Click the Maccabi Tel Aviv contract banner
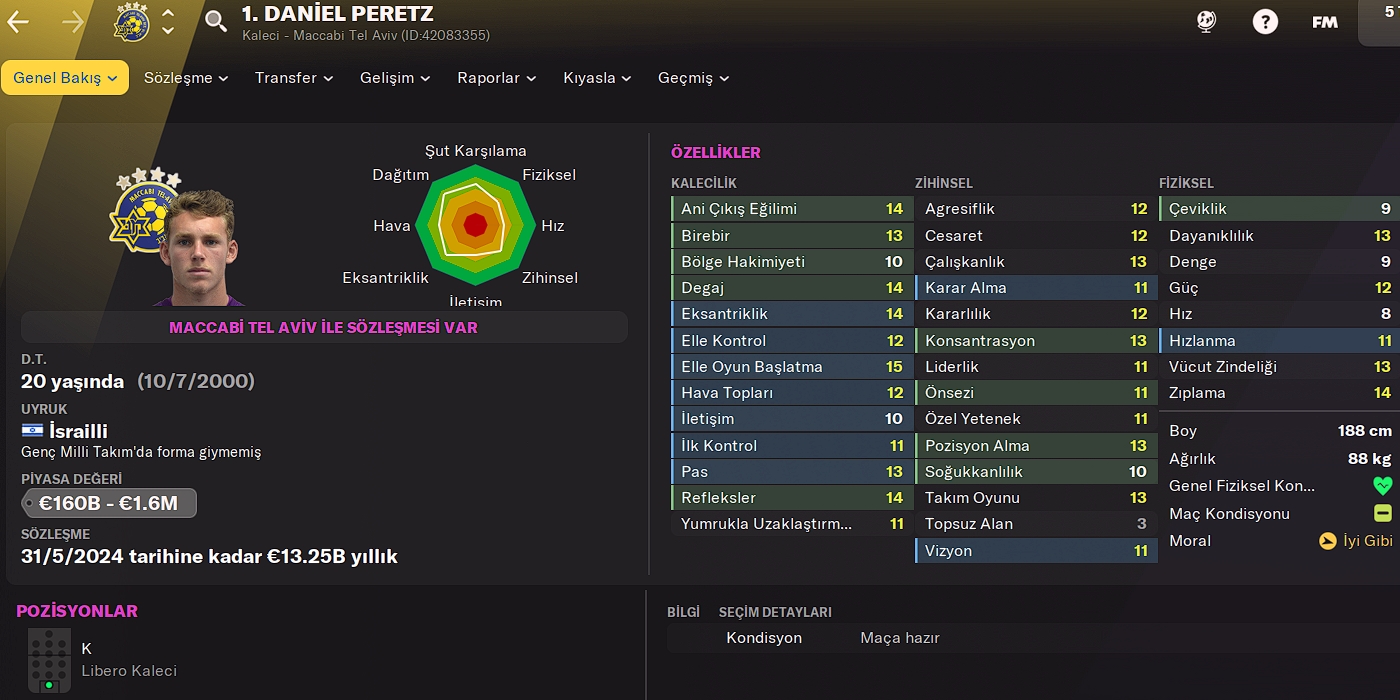This screenshot has height=700, width=1400. 323,328
